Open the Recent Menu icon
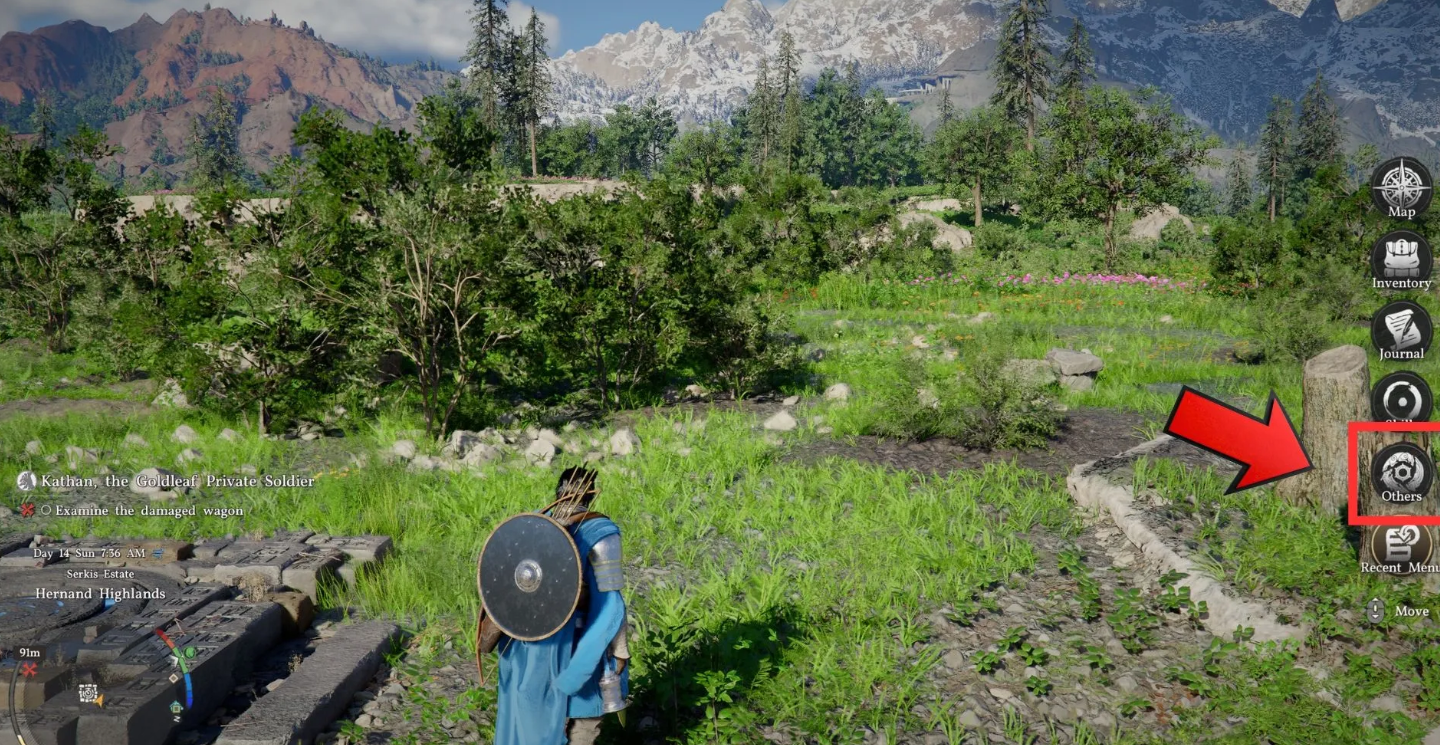The height and width of the screenshot is (745, 1440). tap(1401, 545)
